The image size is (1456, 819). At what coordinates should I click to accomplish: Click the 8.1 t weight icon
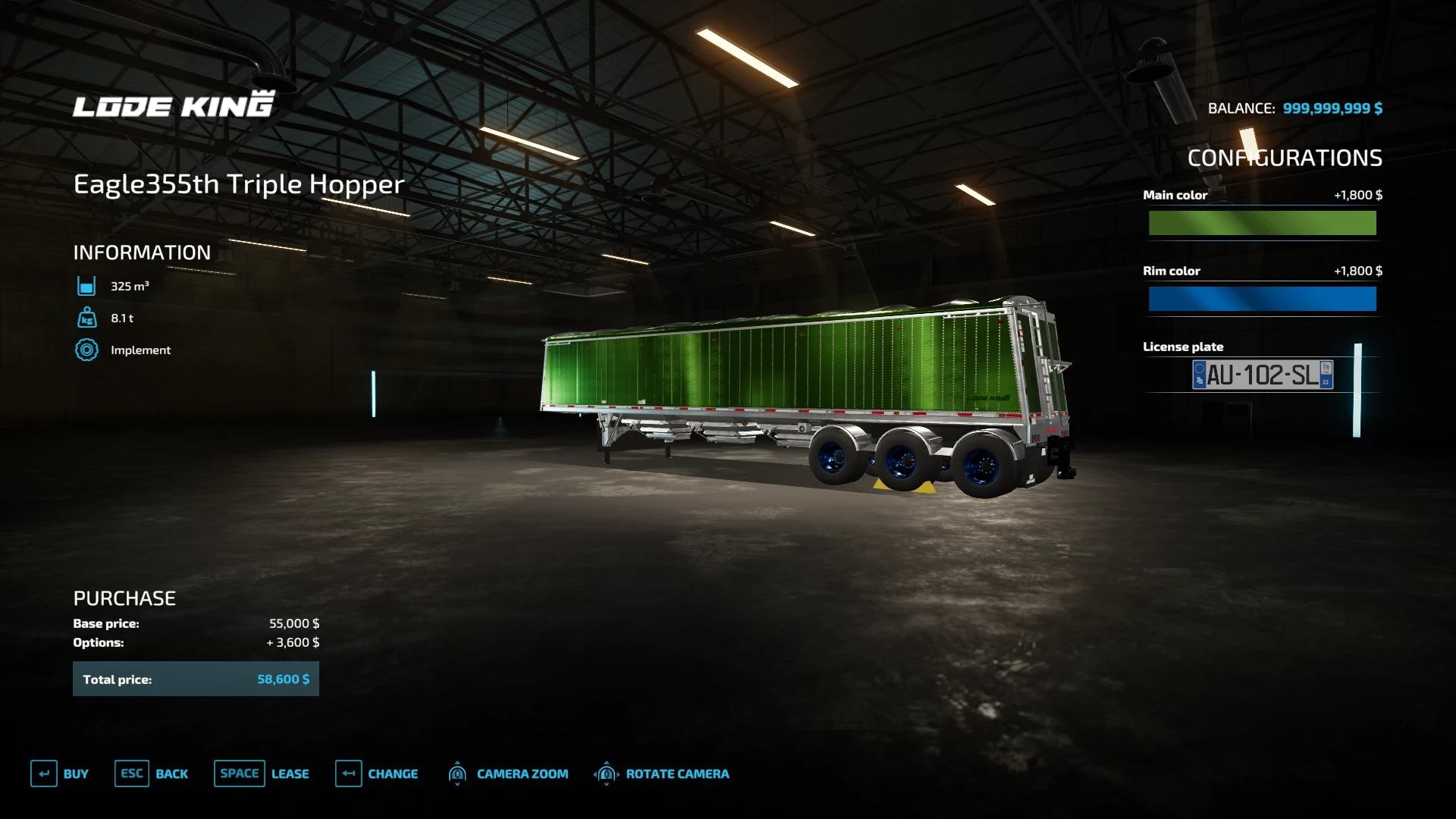point(87,318)
